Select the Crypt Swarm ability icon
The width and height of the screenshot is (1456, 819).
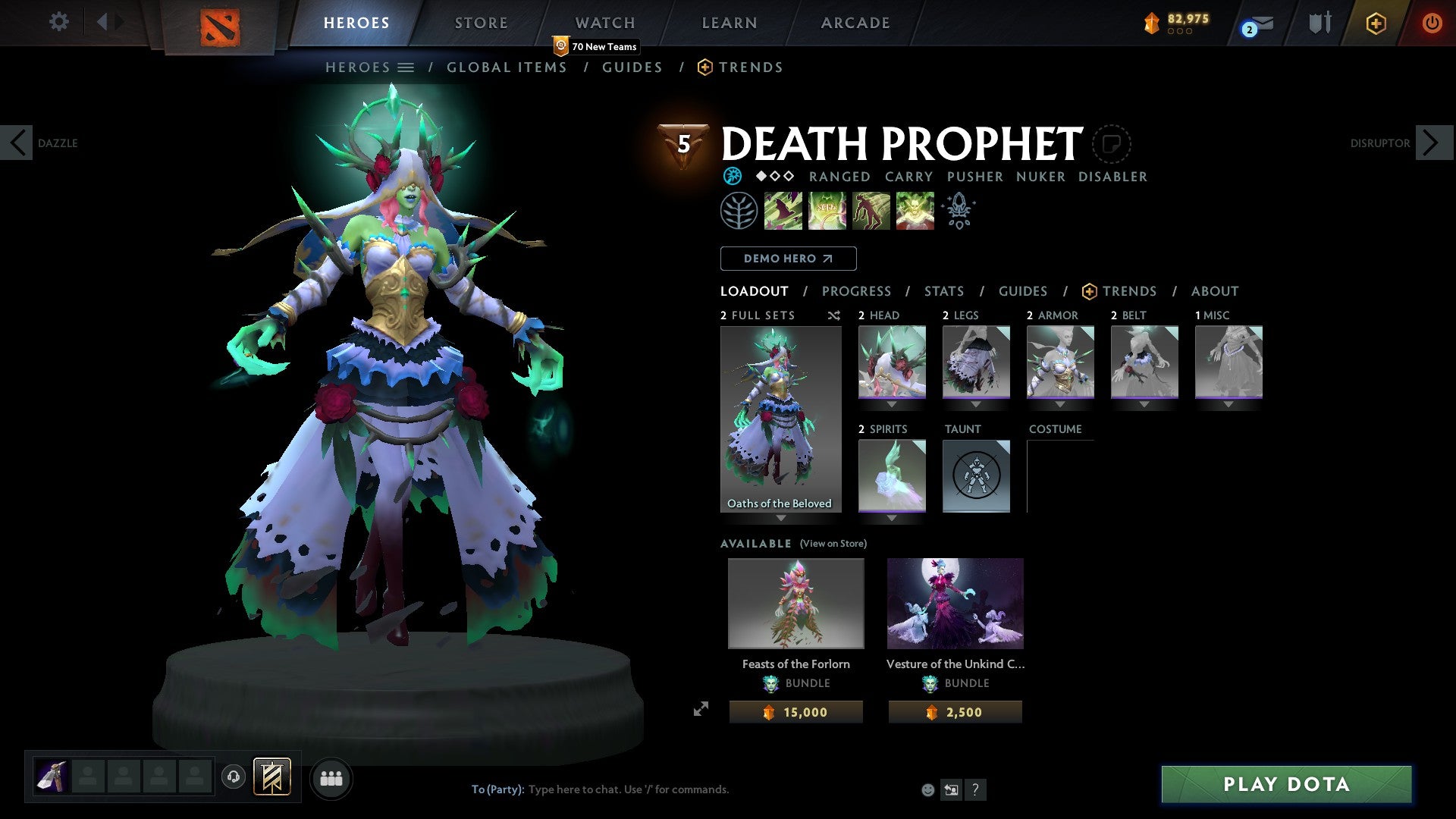[782, 211]
